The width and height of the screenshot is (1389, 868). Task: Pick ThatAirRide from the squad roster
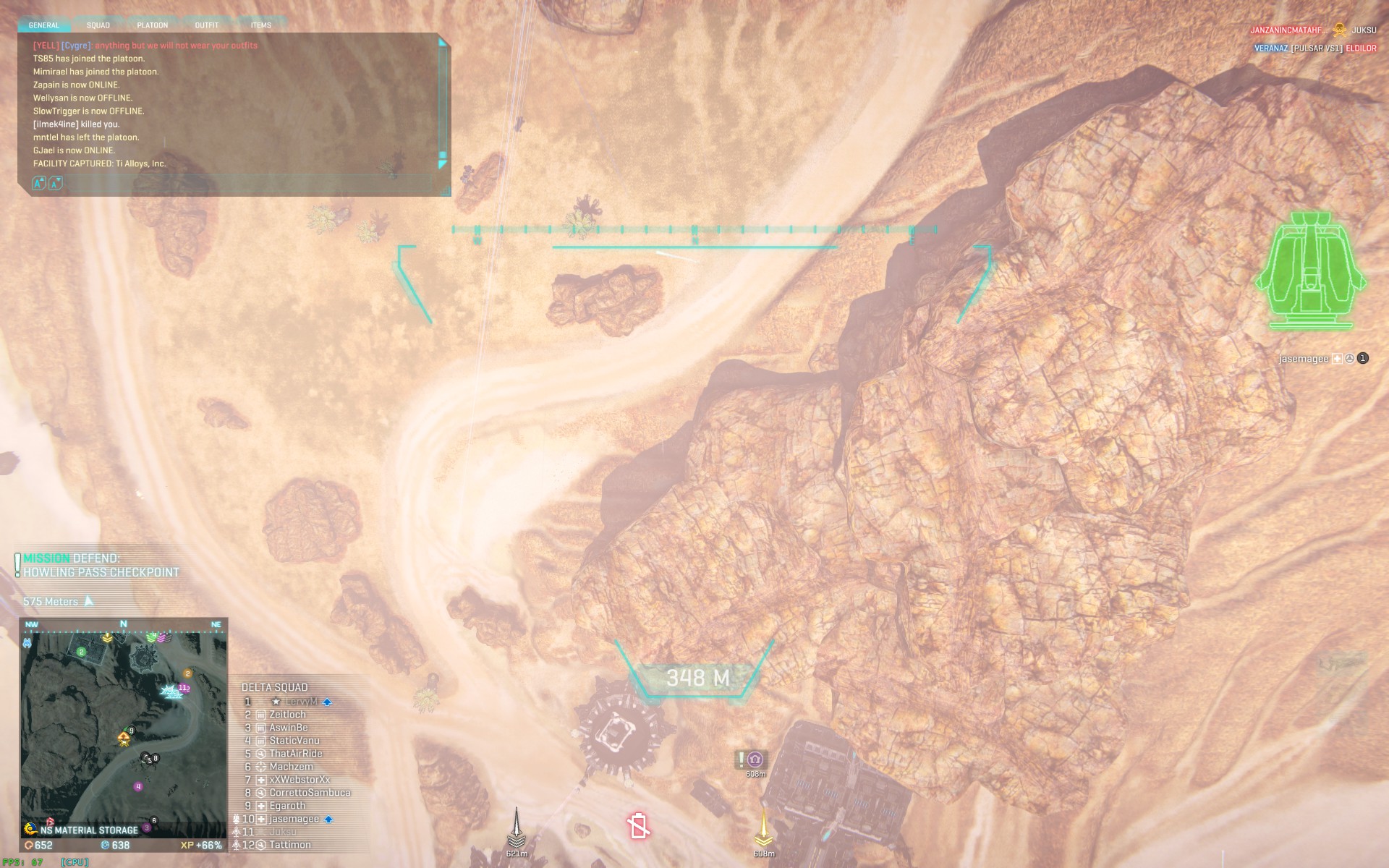point(295,754)
